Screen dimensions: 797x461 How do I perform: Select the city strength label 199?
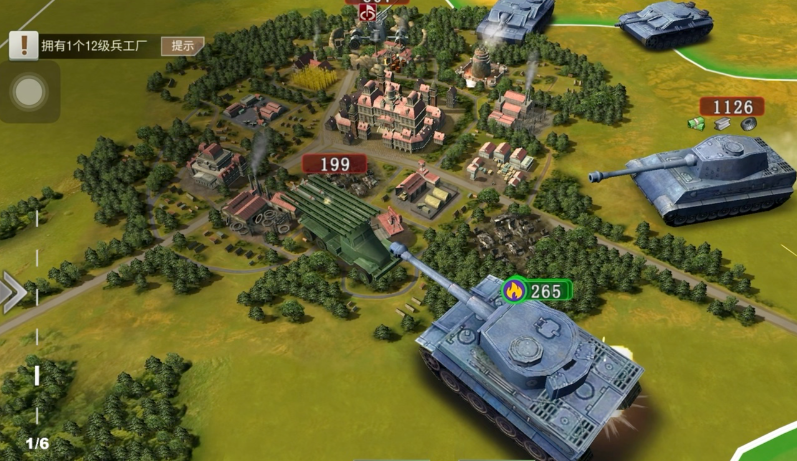[334, 163]
